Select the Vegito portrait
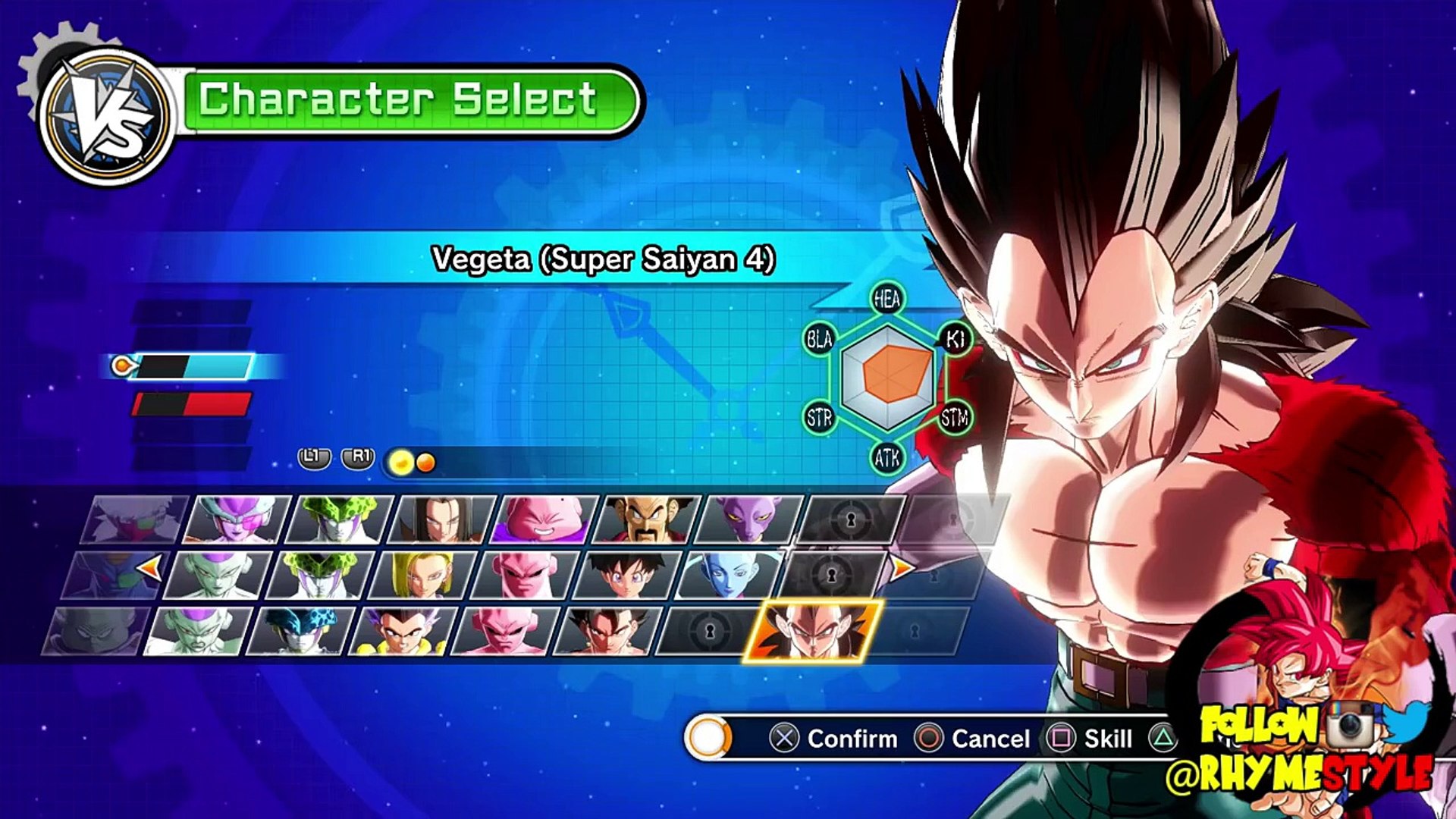Viewport: 1456px width, 819px height. (x=607, y=631)
